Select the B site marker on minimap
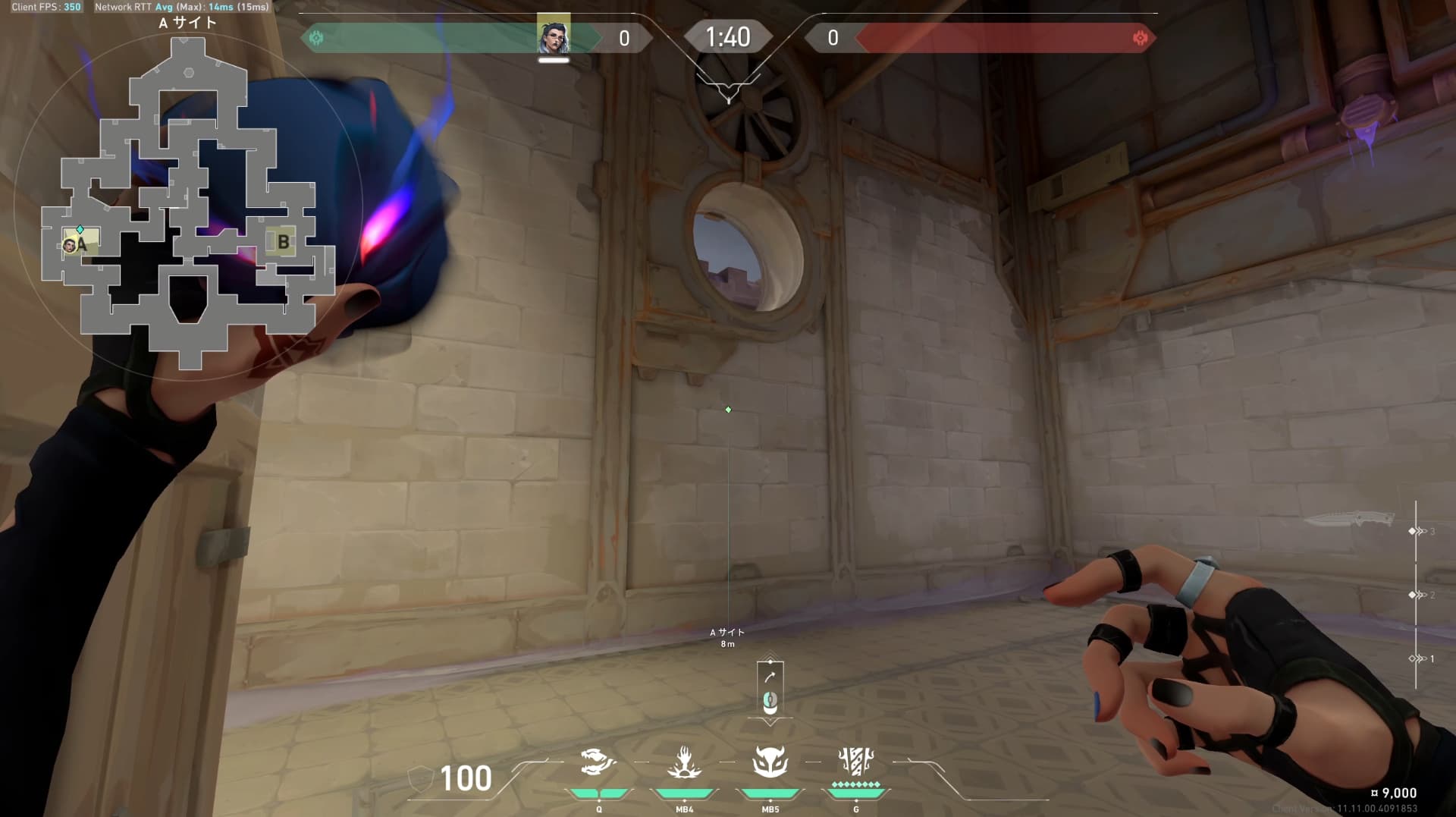 [x=283, y=242]
